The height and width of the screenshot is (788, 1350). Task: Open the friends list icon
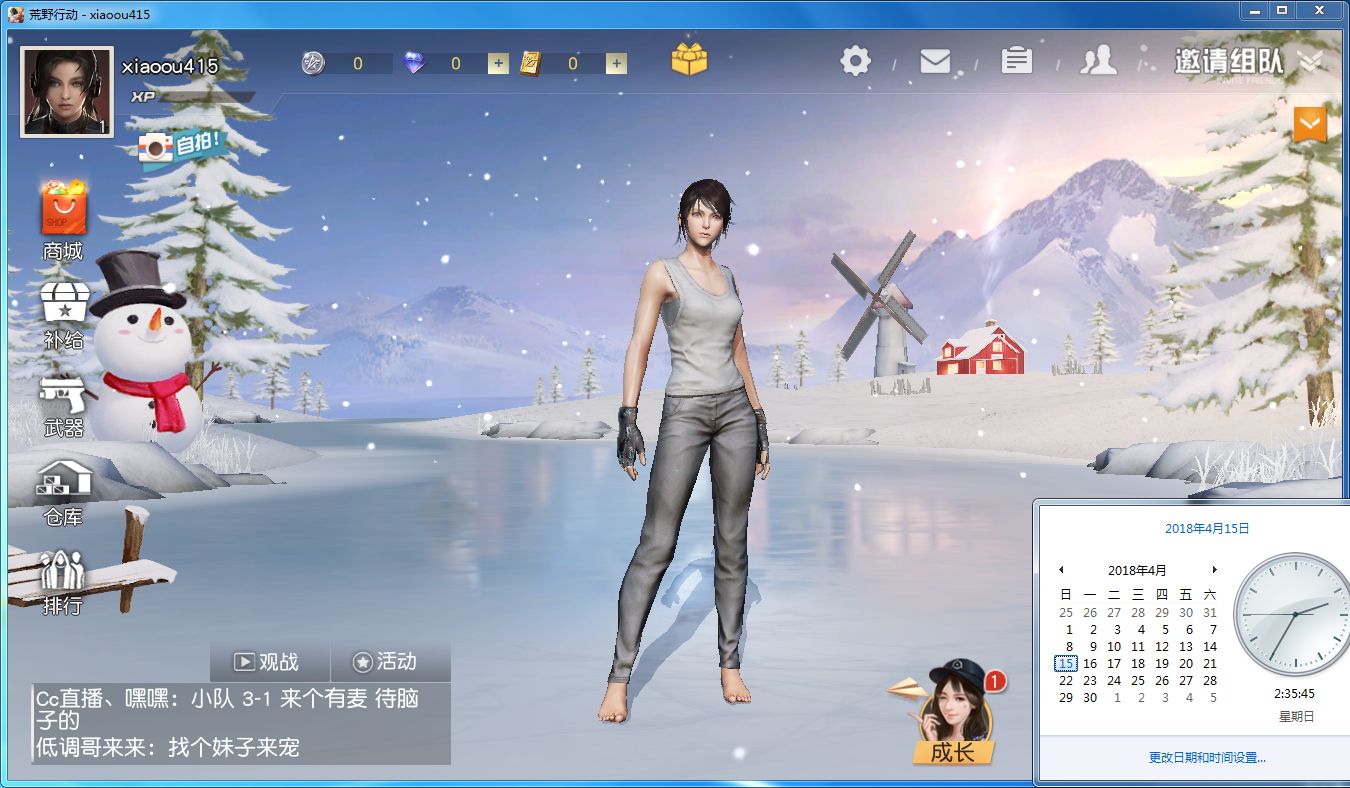point(1098,61)
